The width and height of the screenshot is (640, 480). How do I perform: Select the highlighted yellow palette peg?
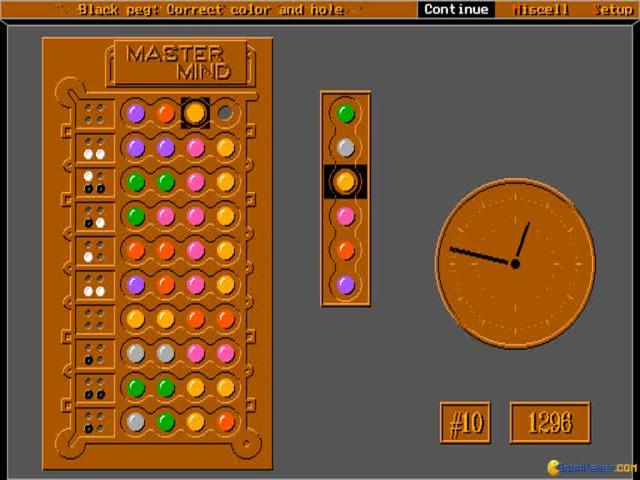[345, 181]
